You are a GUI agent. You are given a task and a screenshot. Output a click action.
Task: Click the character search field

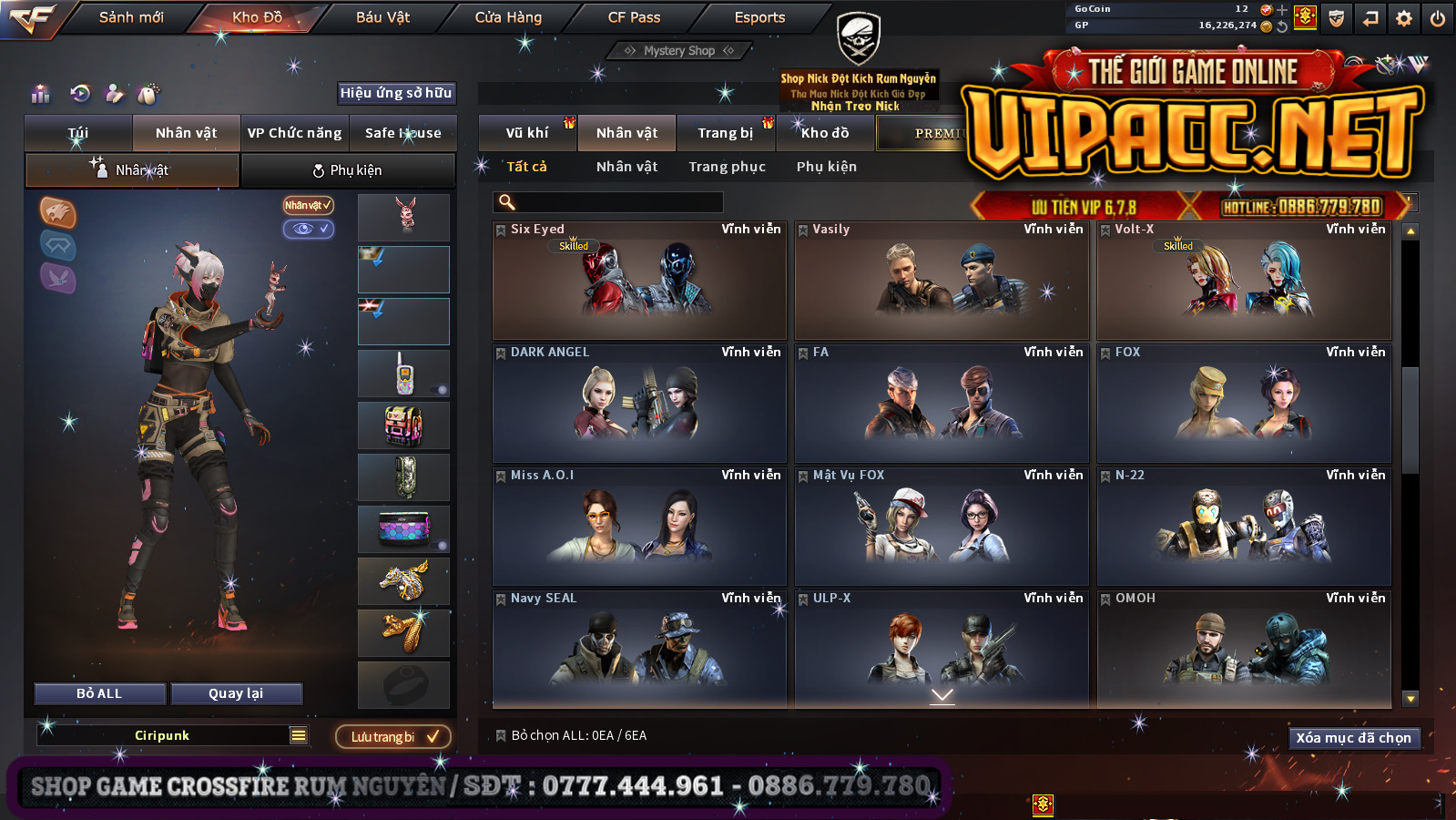tap(610, 202)
